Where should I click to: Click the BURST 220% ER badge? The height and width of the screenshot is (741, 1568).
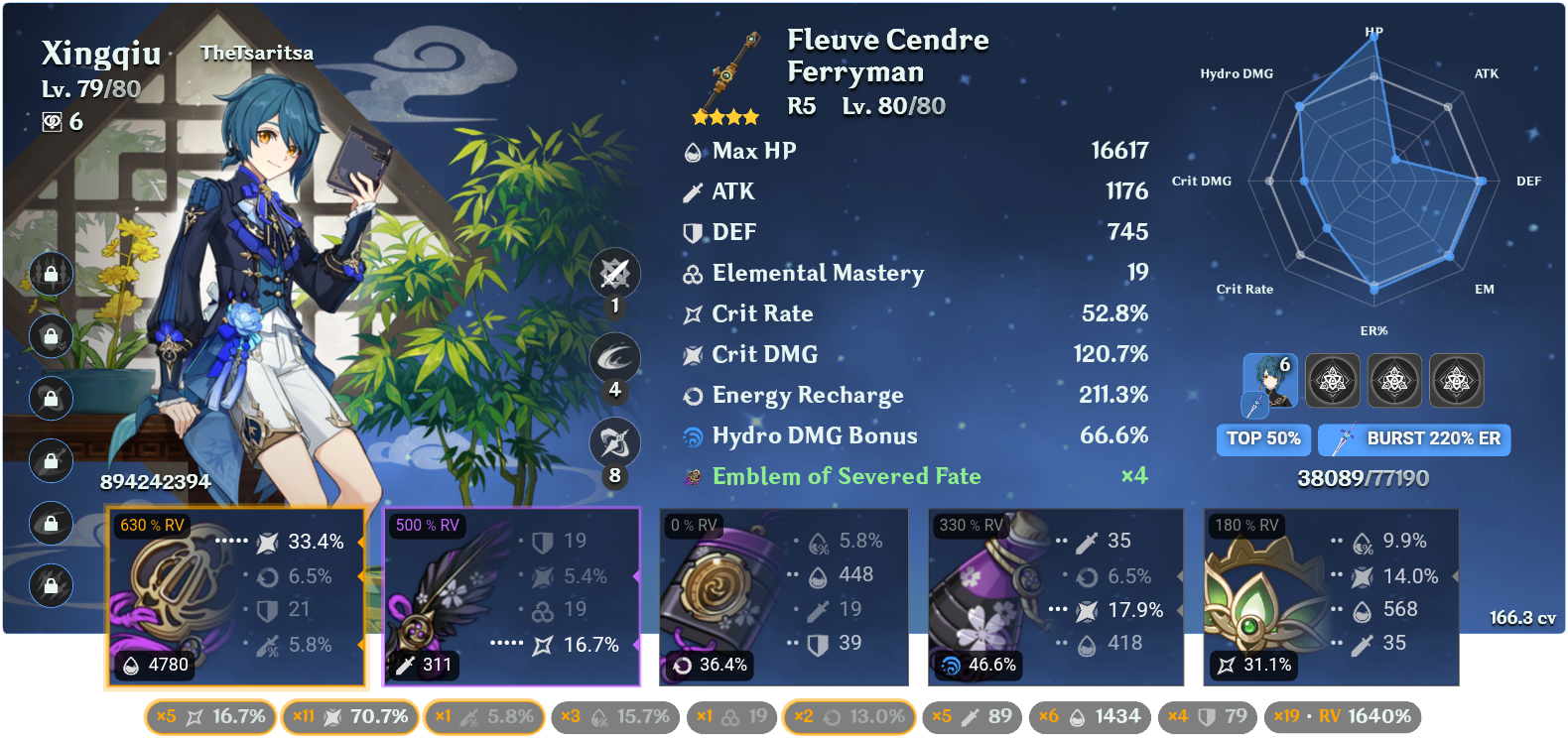tap(1414, 439)
